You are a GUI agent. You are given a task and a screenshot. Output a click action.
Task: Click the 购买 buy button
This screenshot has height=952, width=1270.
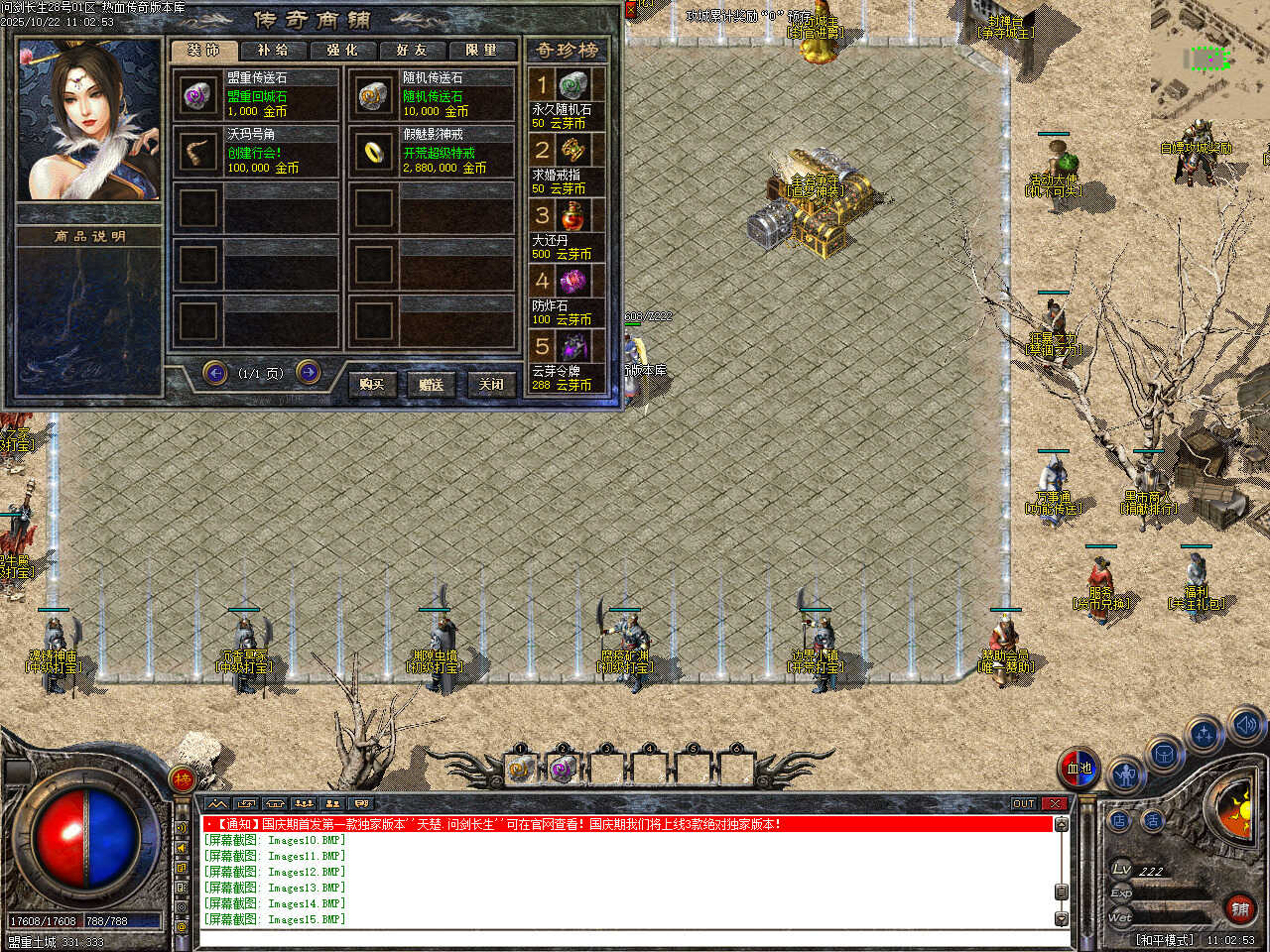tap(372, 384)
